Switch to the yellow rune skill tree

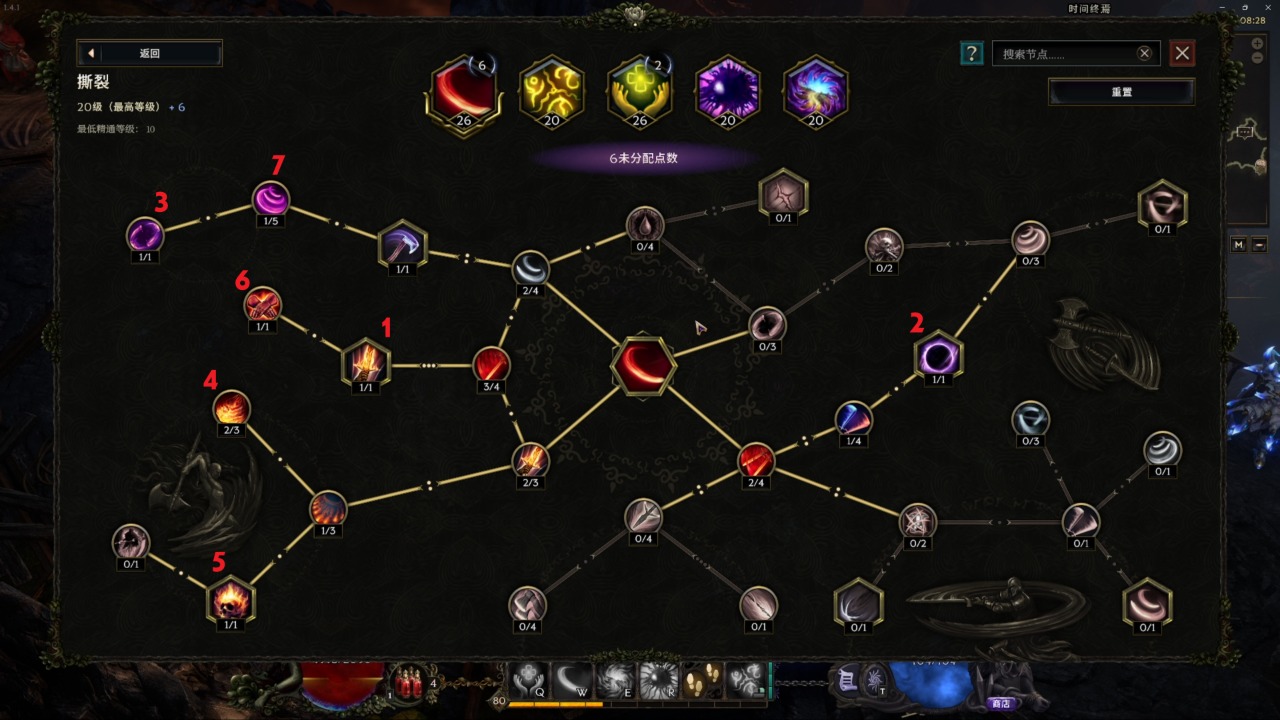[x=552, y=92]
